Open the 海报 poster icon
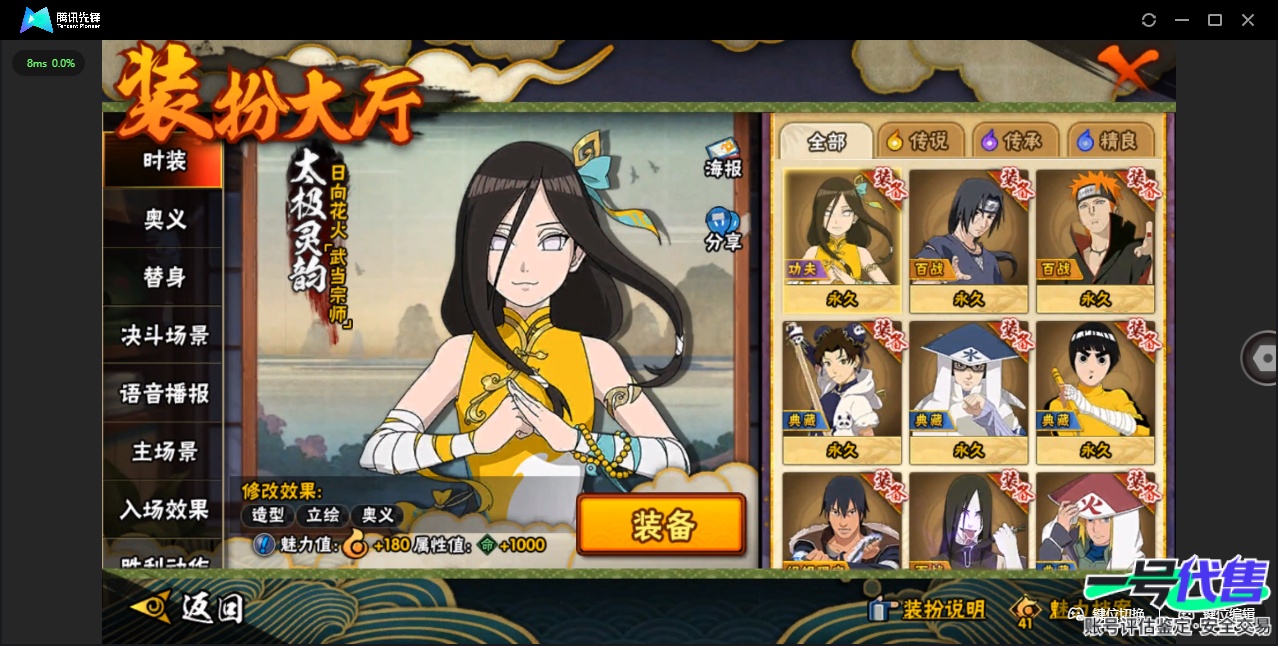The image size is (1278, 646). [723, 159]
